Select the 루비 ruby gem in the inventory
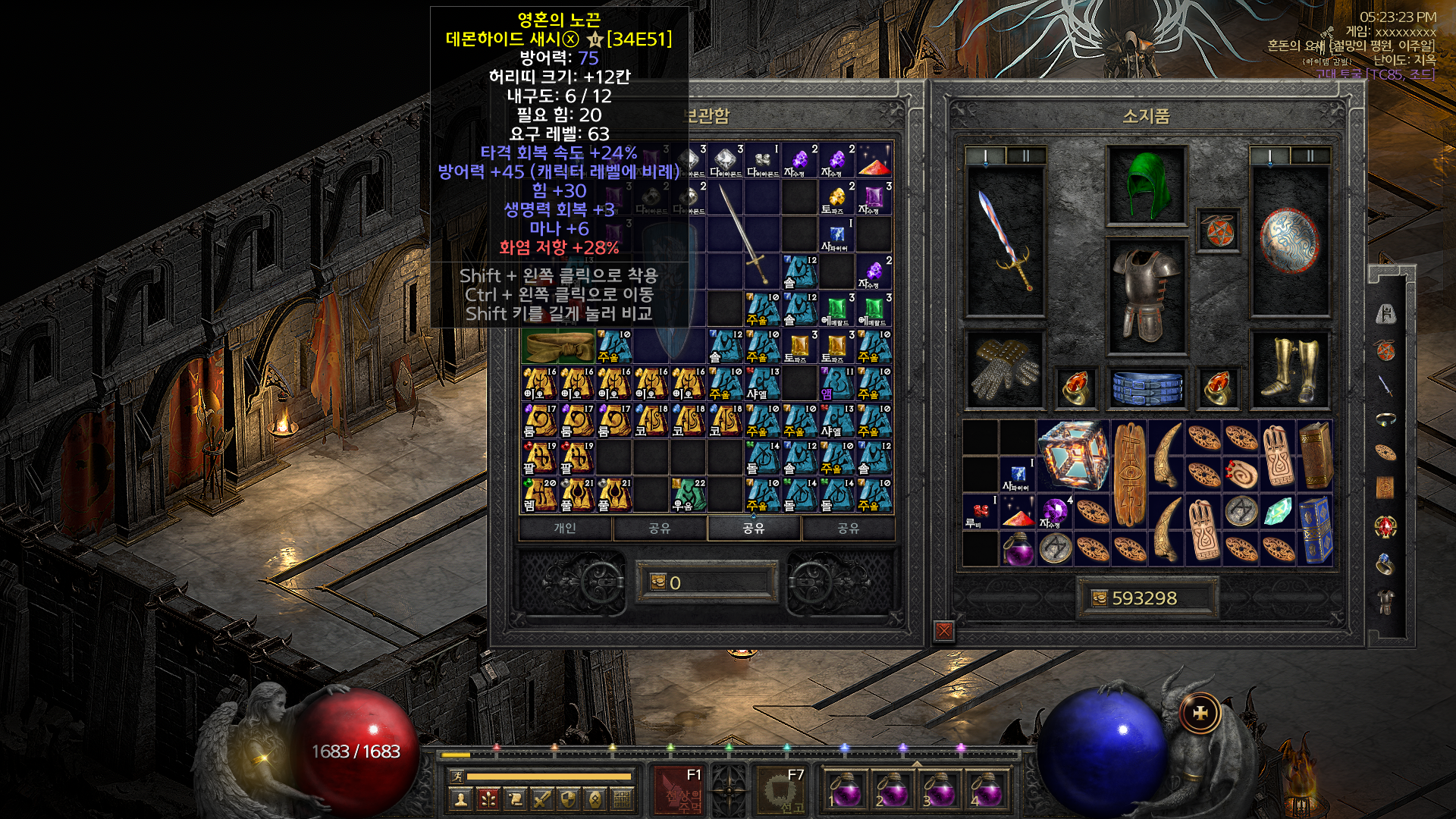The height and width of the screenshot is (819, 1456). pos(980,511)
